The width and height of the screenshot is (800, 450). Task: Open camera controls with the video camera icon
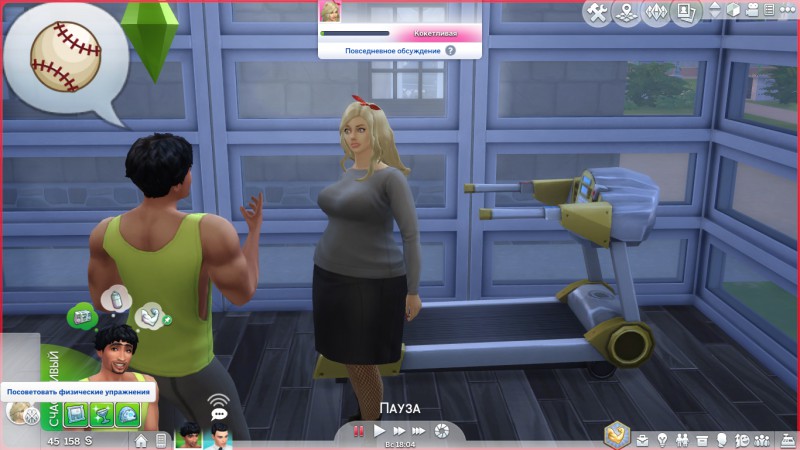(754, 11)
